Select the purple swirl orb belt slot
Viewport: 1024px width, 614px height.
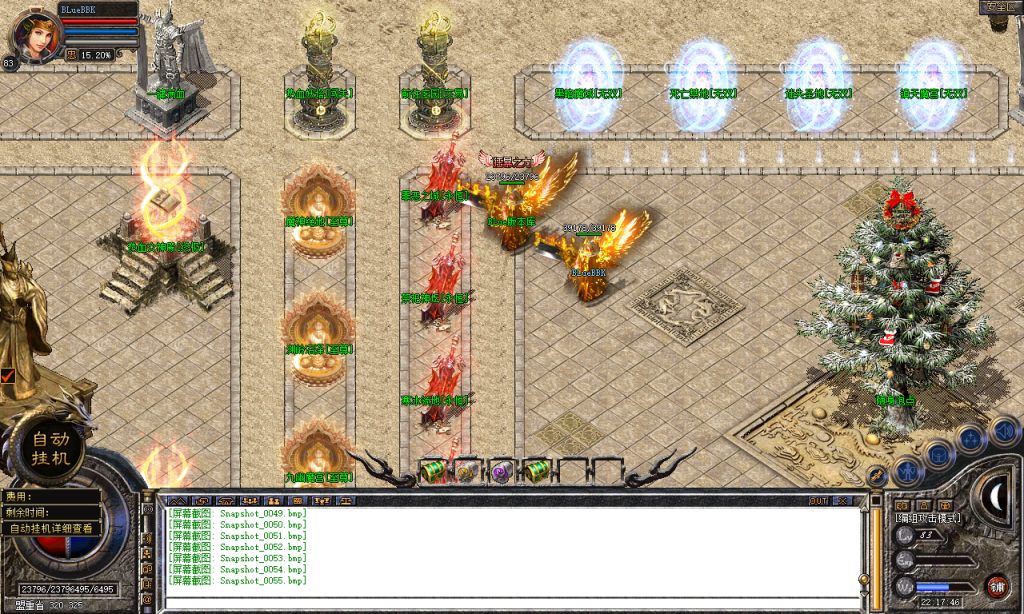pyautogui.click(x=500, y=471)
